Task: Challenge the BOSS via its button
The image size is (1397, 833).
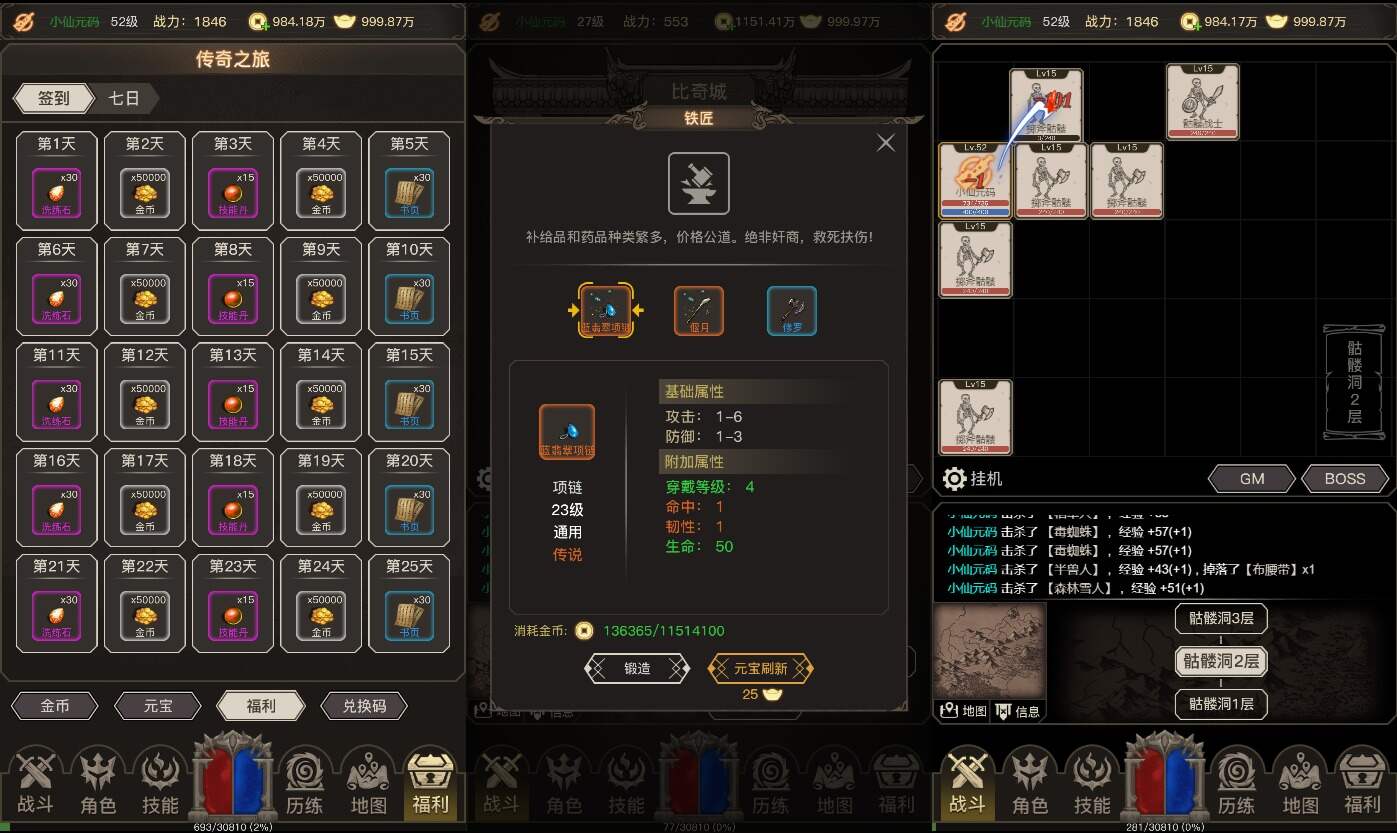Action: pos(1344,479)
